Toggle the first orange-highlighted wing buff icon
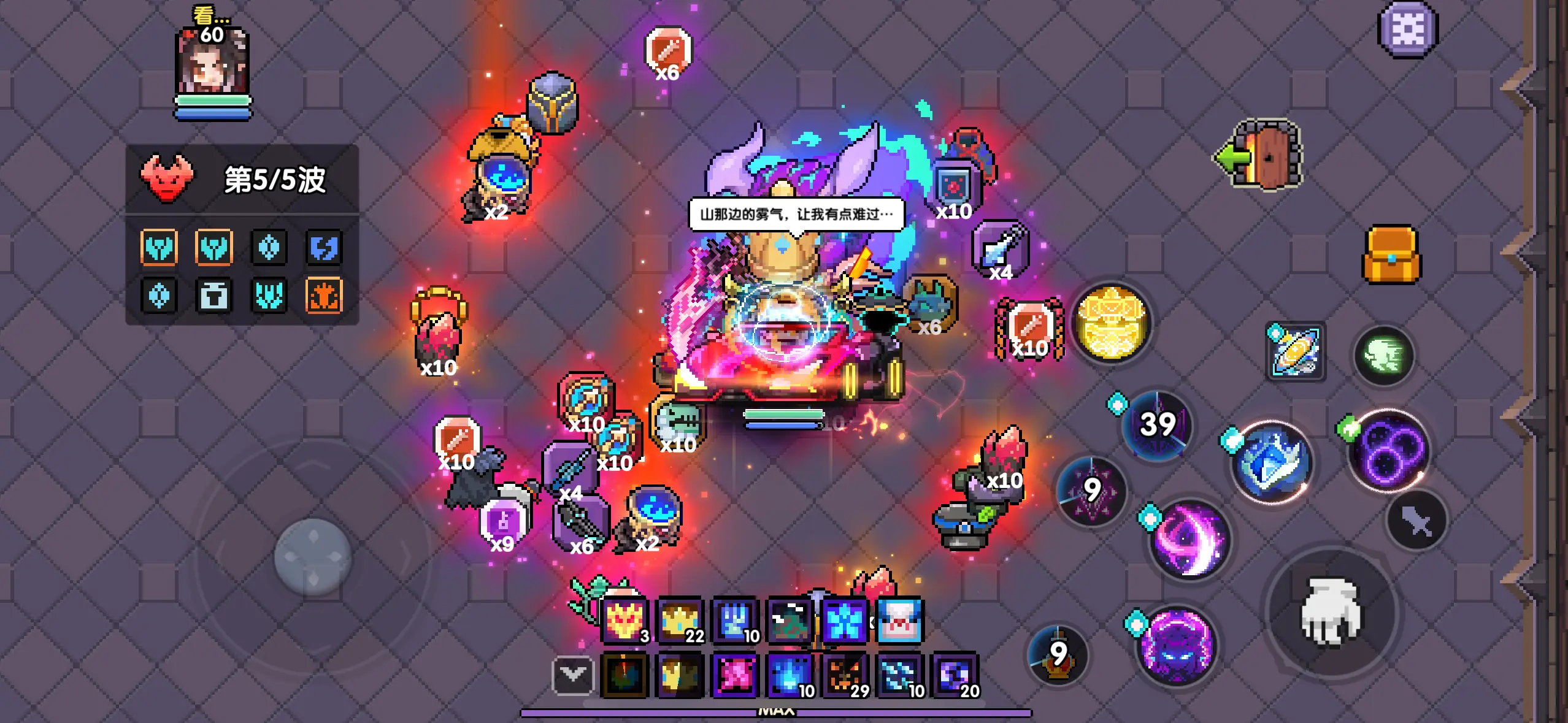 click(159, 248)
